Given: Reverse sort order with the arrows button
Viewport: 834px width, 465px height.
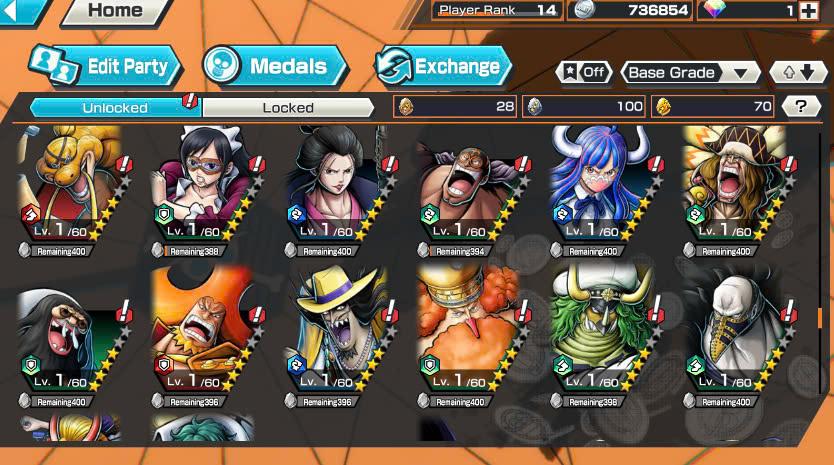Looking at the screenshot, I should [x=798, y=72].
